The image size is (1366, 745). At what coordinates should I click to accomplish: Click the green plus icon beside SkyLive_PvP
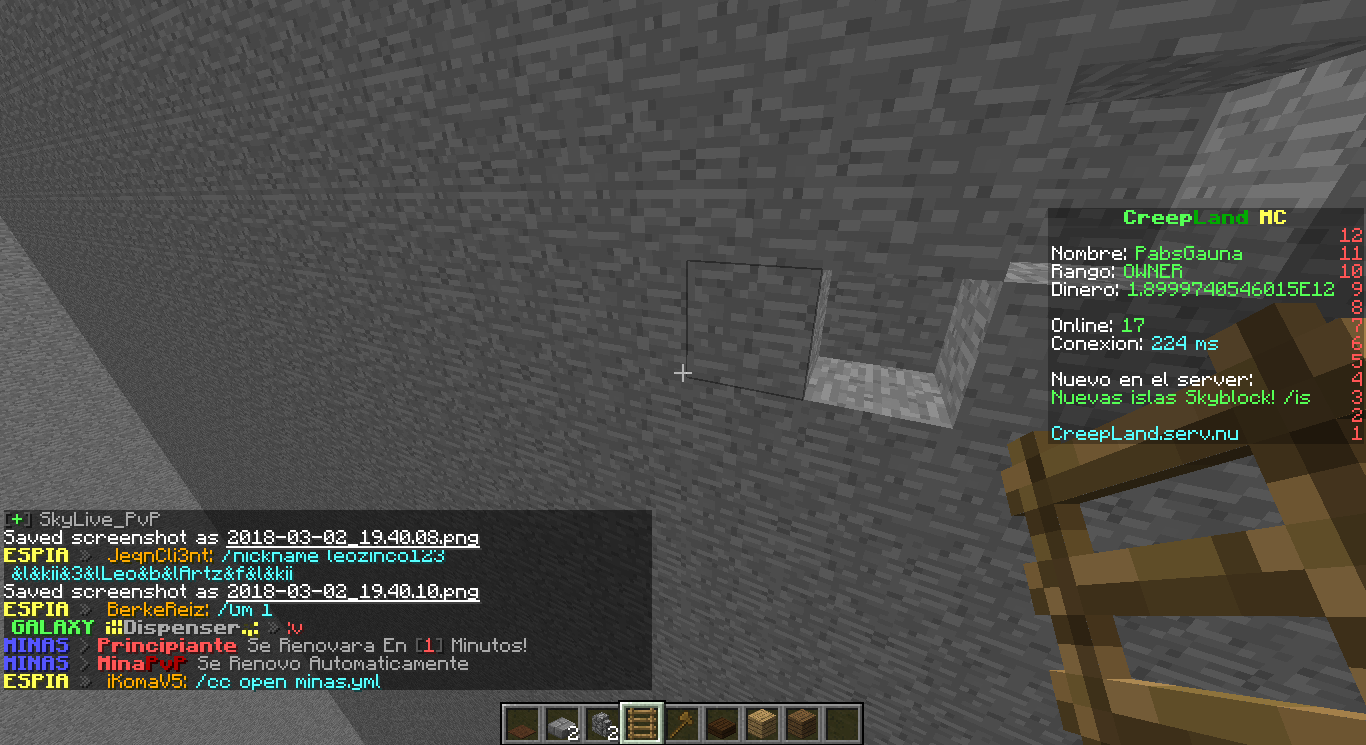[x=19, y=519]
